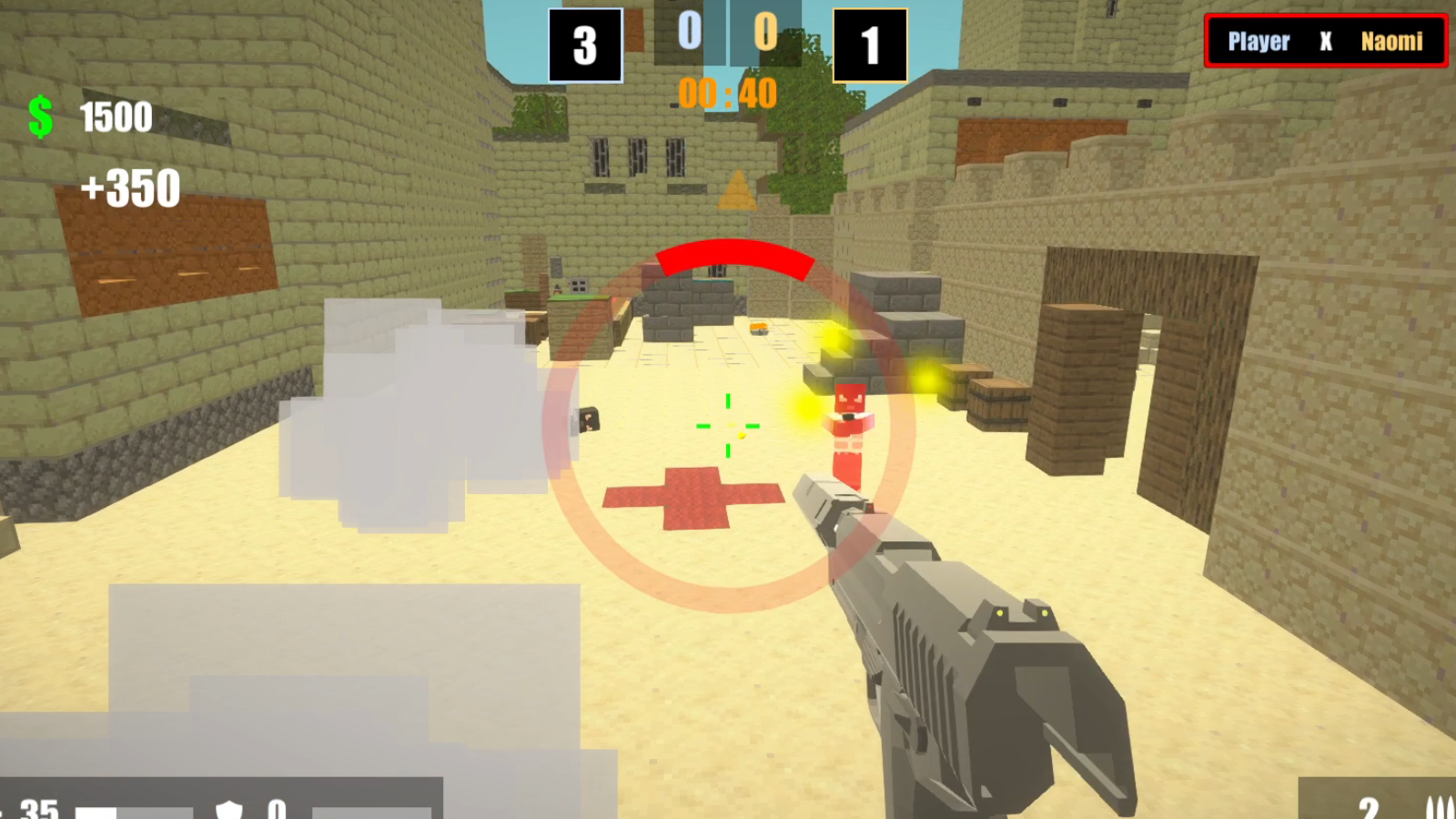Viewport: 1456px width, 819px height.
Task: Open the Player X Naomi scoreboard panel
Action: pyautogui.click(x=1326, y=40)
